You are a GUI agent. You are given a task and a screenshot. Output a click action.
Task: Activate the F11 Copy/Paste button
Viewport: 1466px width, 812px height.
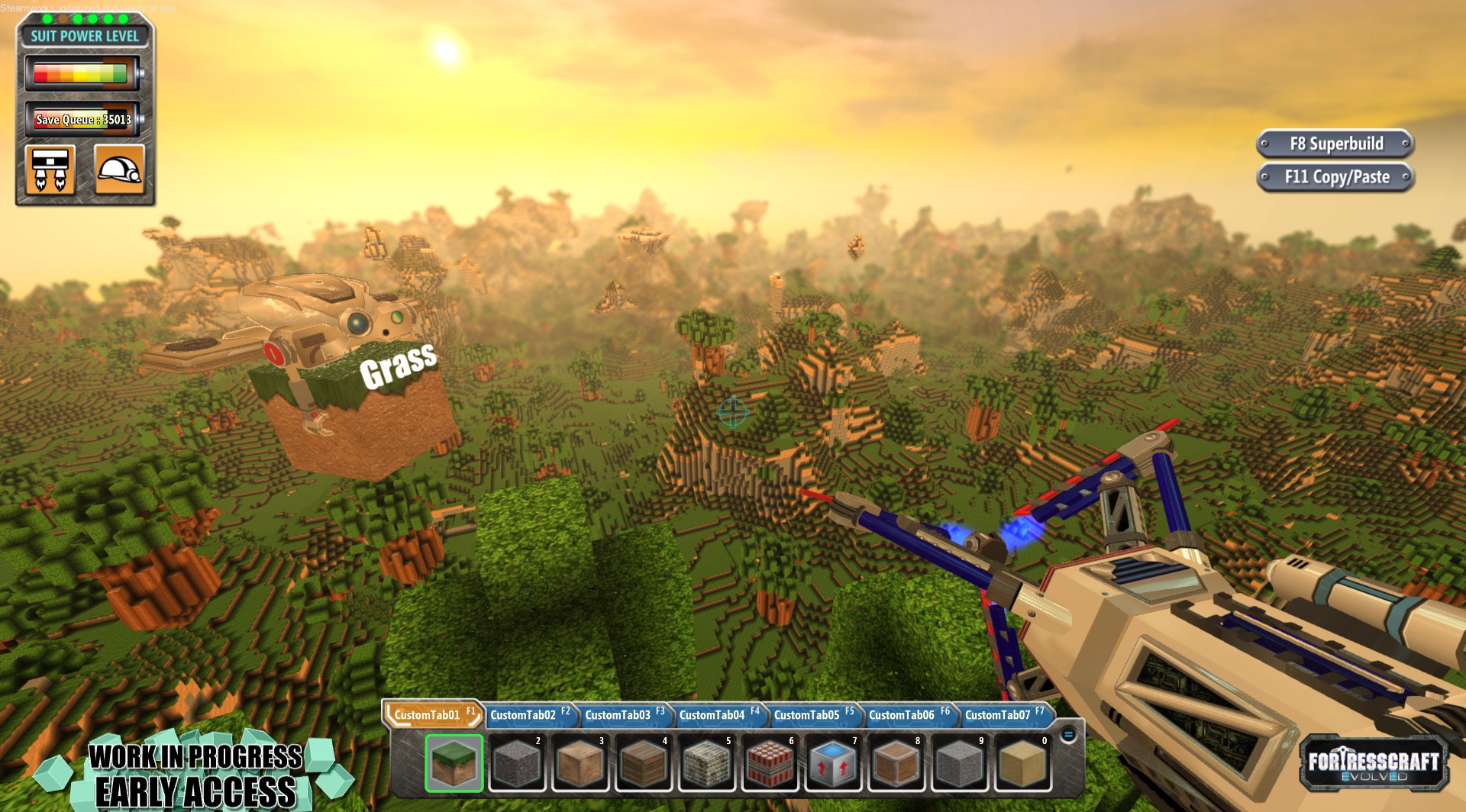[1335, 177]
